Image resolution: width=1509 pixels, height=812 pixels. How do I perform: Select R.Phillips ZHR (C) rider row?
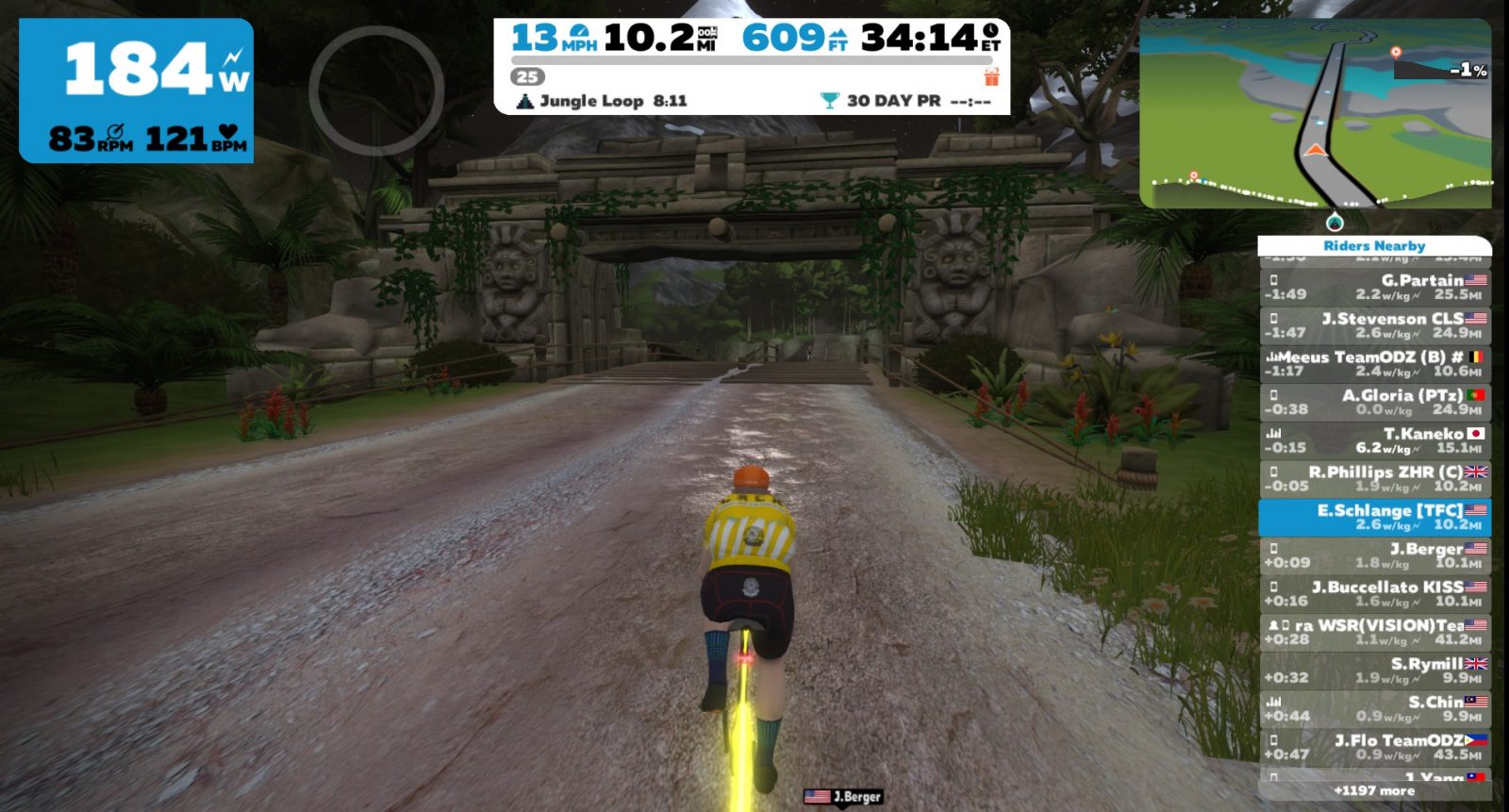click(1374, 478)
